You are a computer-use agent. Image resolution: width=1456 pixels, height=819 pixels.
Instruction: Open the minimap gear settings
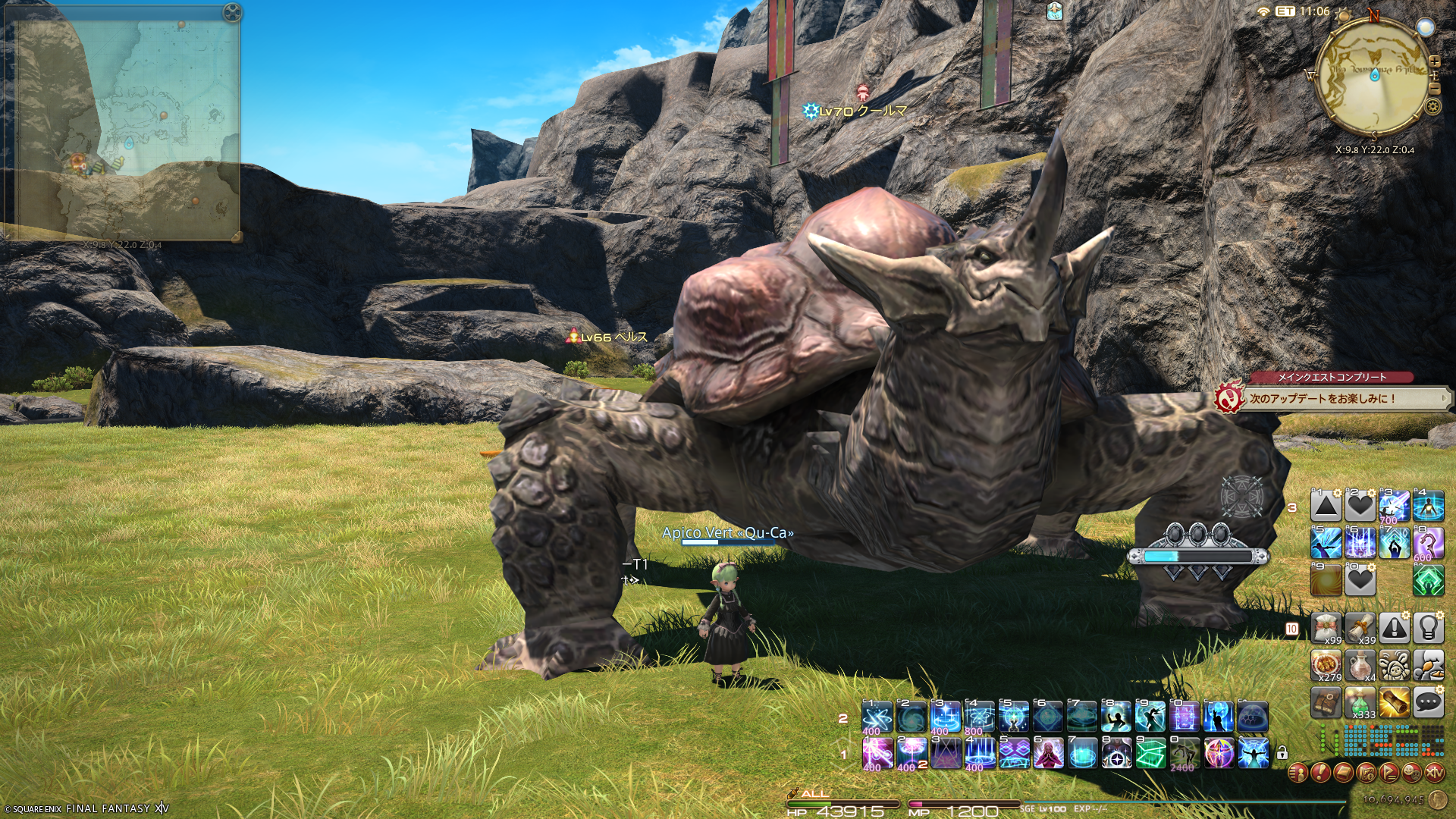pyautogui.click(x=1432, y=106)
